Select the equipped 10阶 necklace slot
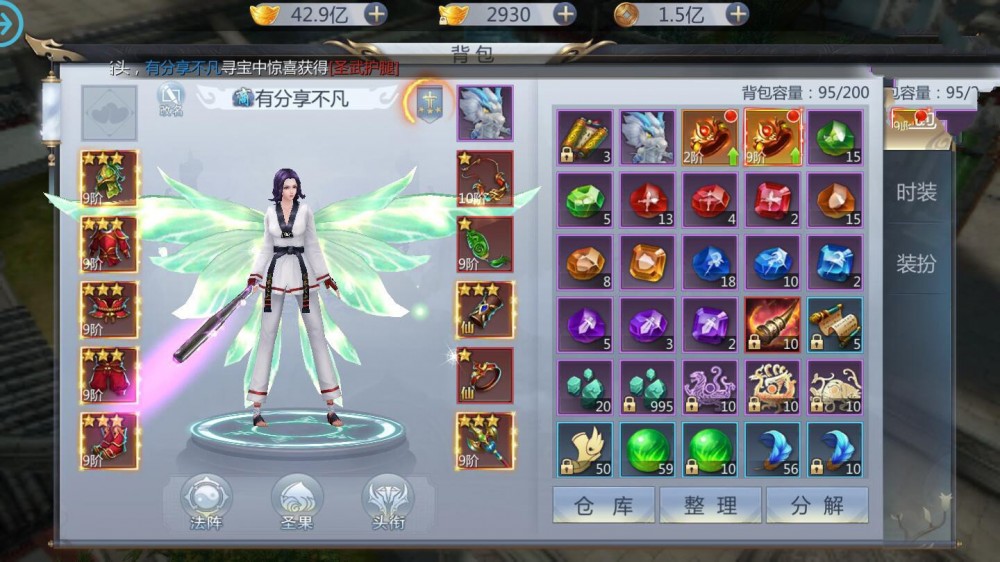Viewport: 1000px width, 562px height. tap(485, 179)
